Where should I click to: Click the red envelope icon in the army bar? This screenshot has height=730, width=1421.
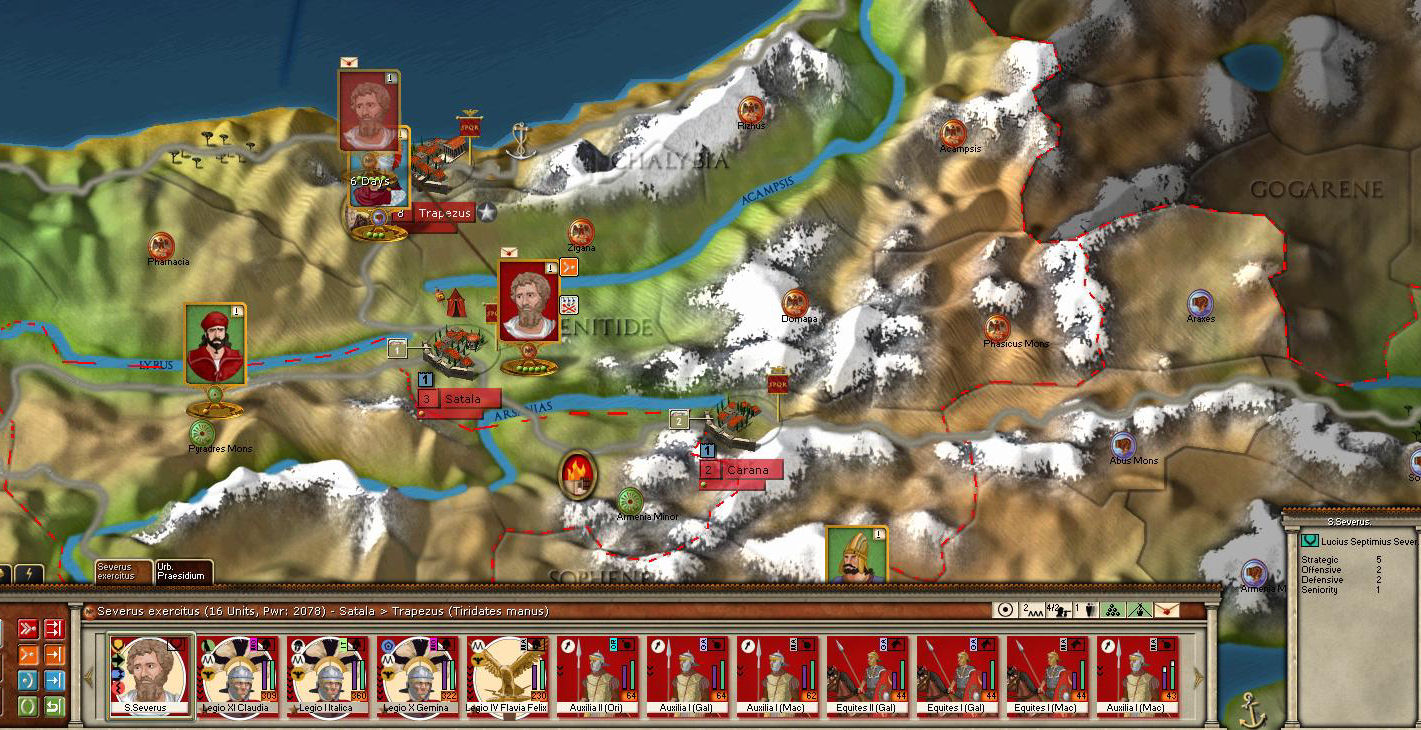coord(1166,610)
